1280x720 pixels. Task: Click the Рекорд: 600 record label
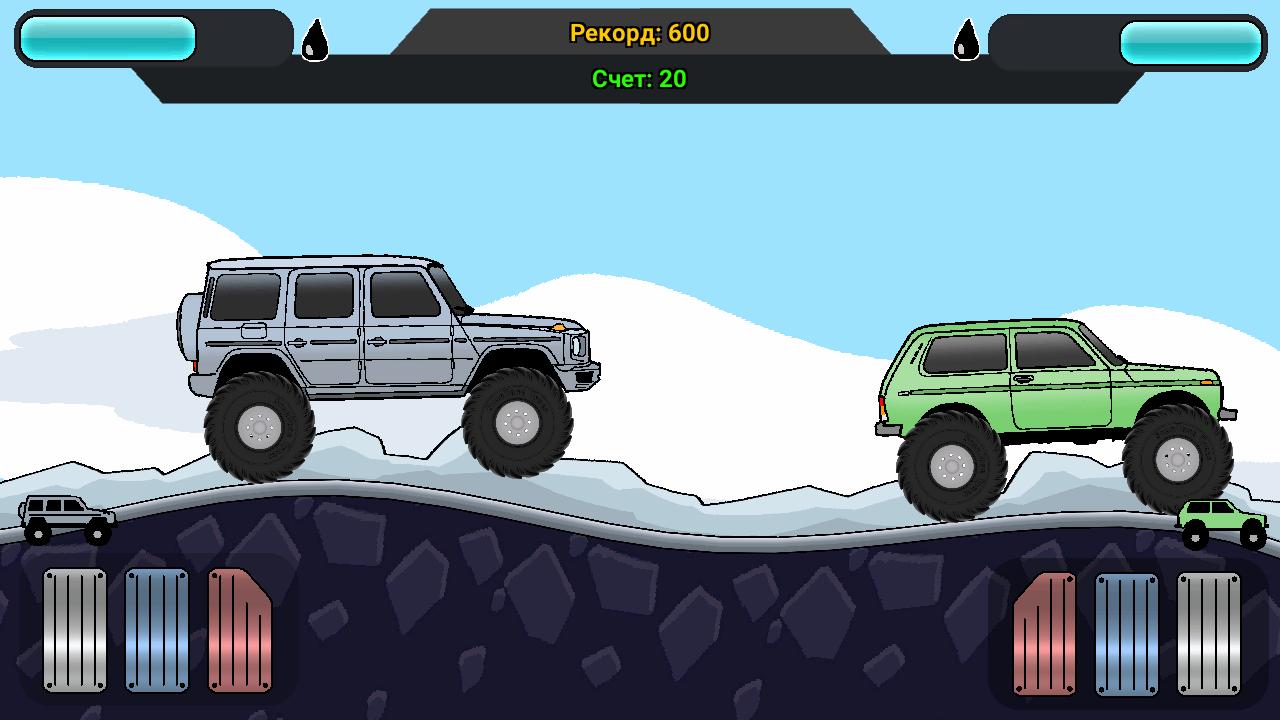(639, 33)
